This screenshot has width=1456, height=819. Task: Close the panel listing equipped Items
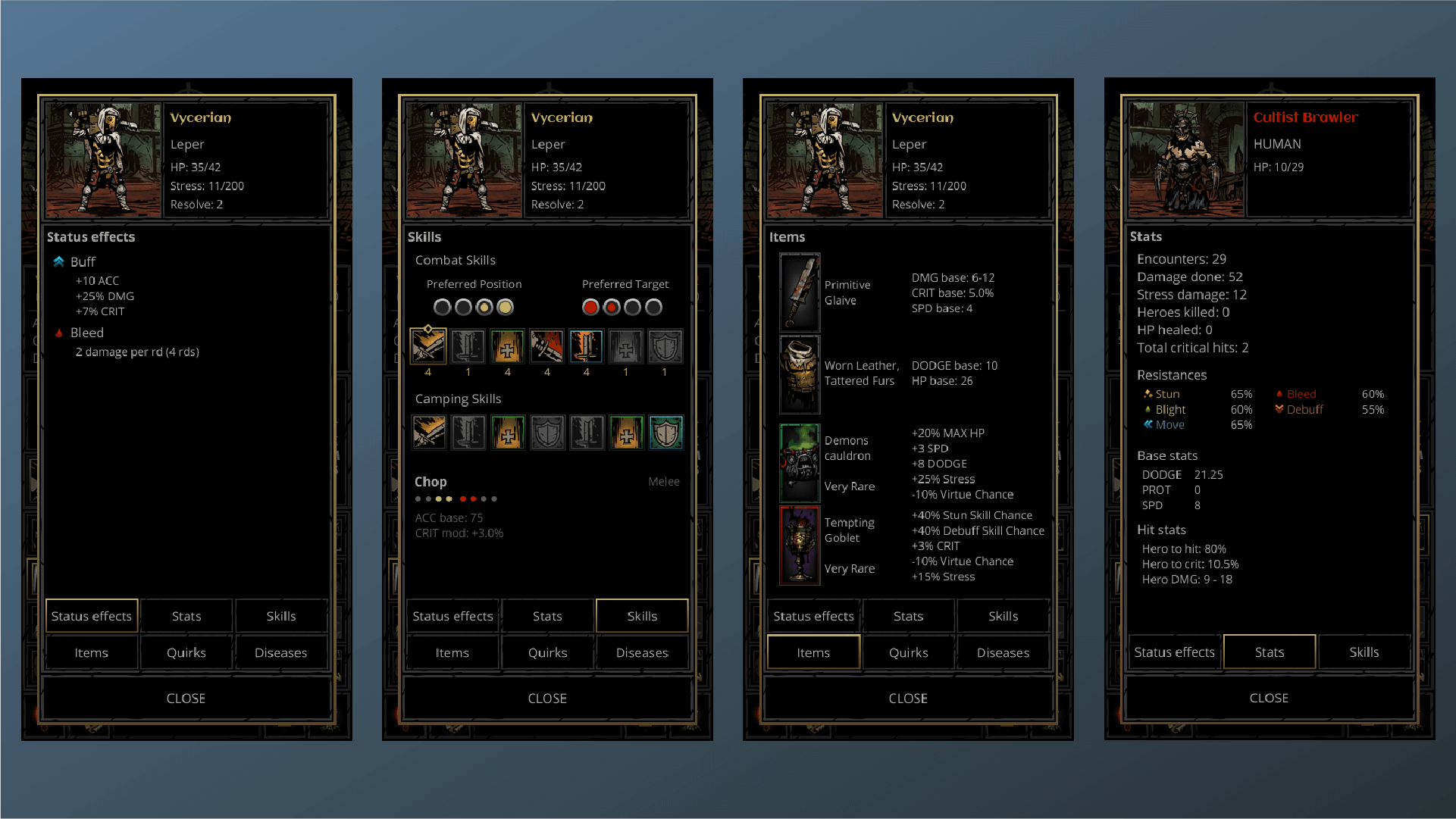tap(908, 698)
